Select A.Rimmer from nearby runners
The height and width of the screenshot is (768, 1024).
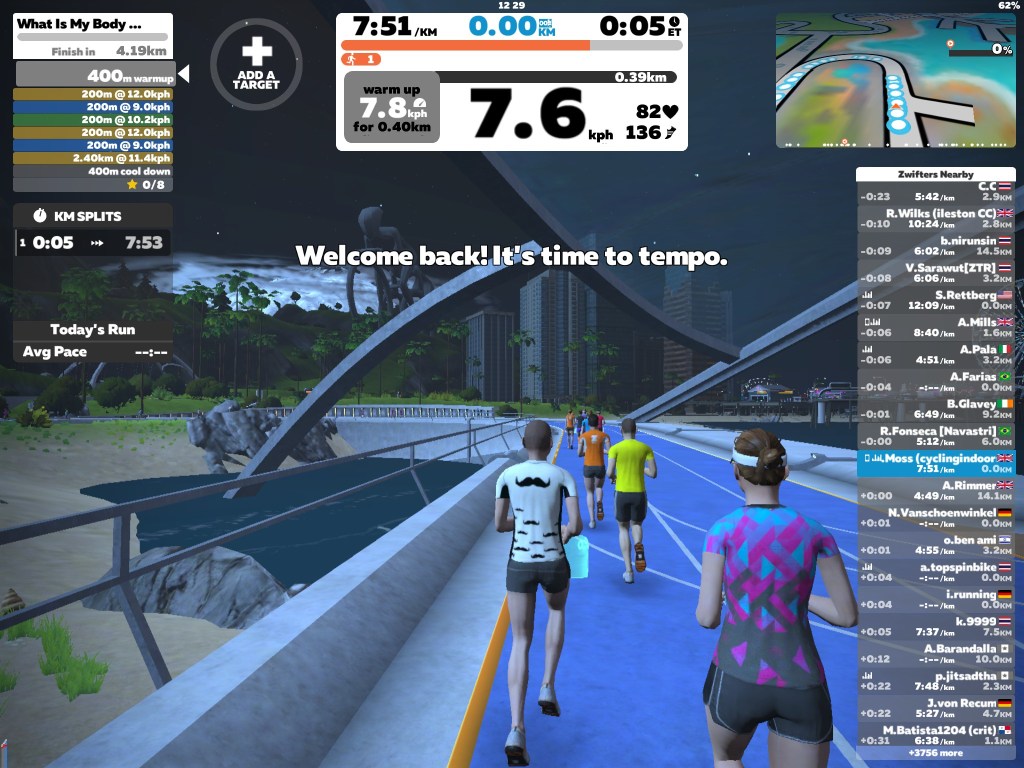[936, 490]
